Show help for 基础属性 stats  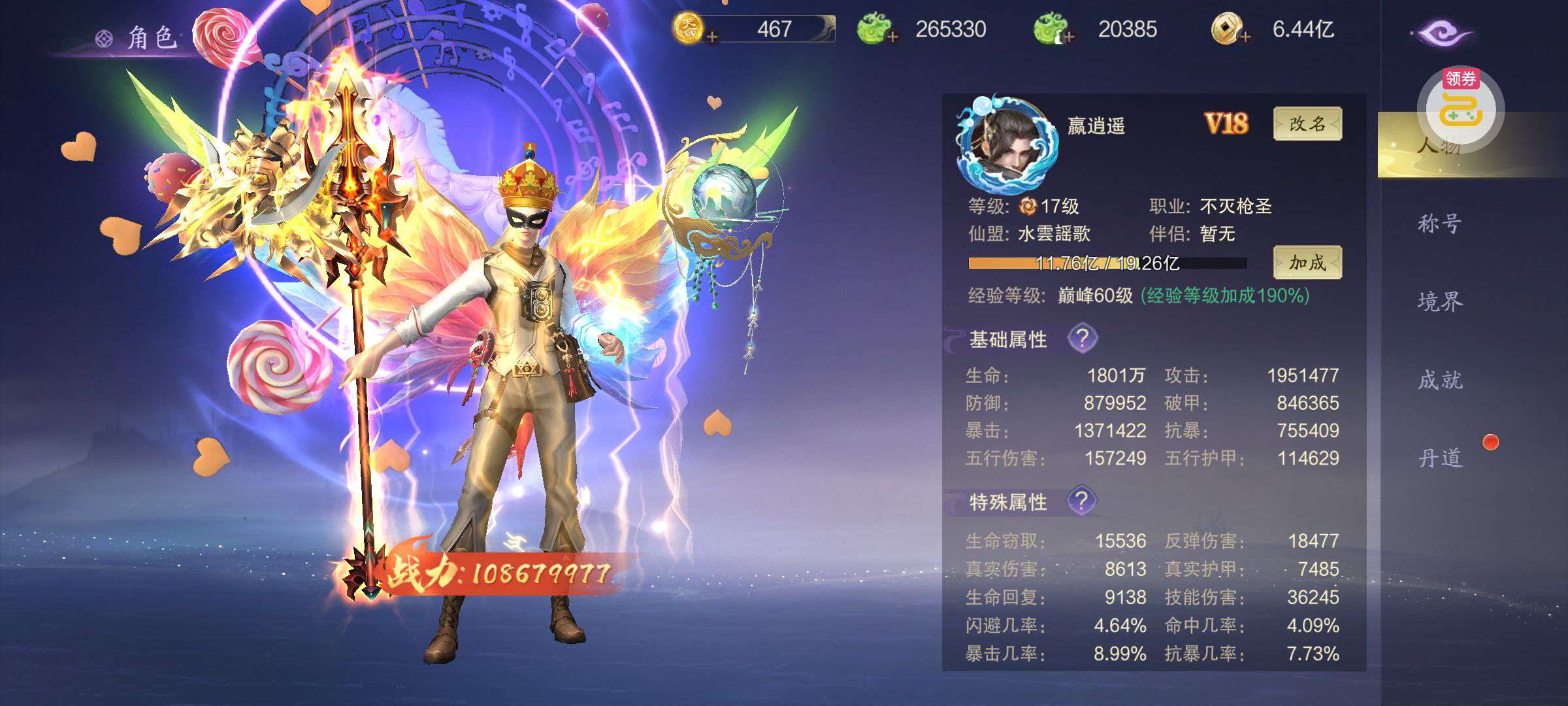[x=1082, y=339]
